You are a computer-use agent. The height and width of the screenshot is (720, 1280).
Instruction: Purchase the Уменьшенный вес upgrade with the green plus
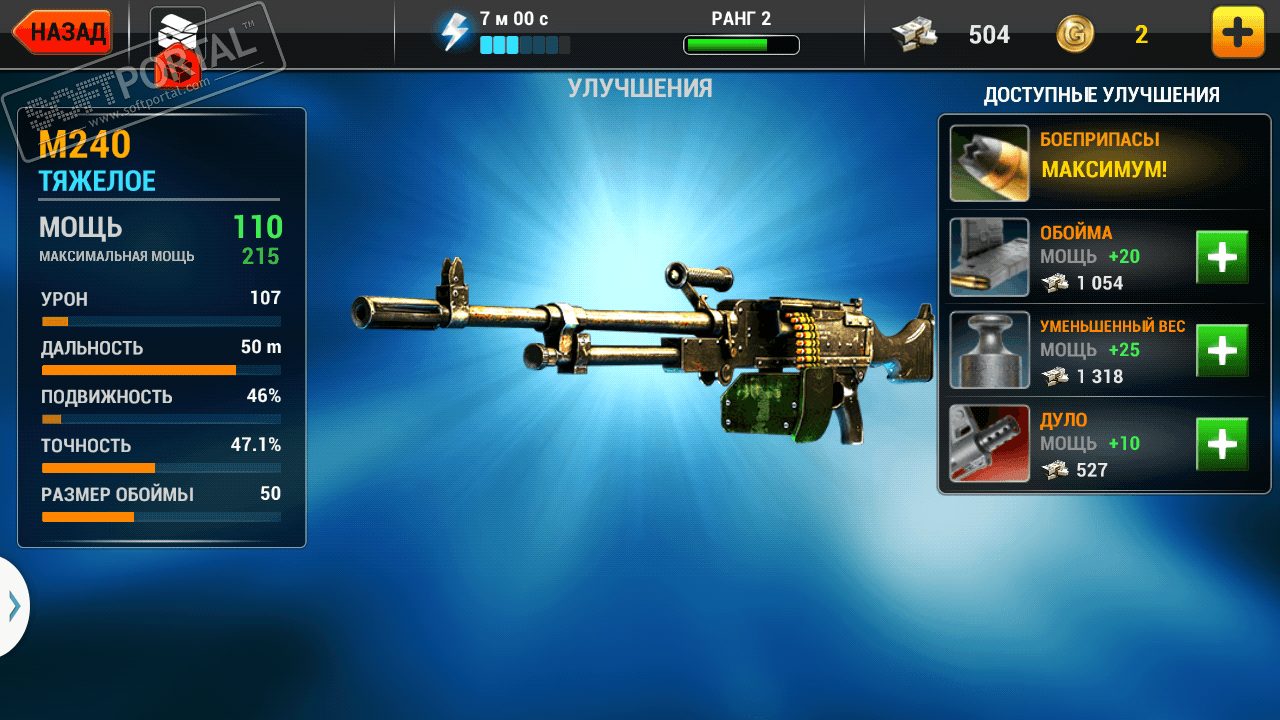1222,350
